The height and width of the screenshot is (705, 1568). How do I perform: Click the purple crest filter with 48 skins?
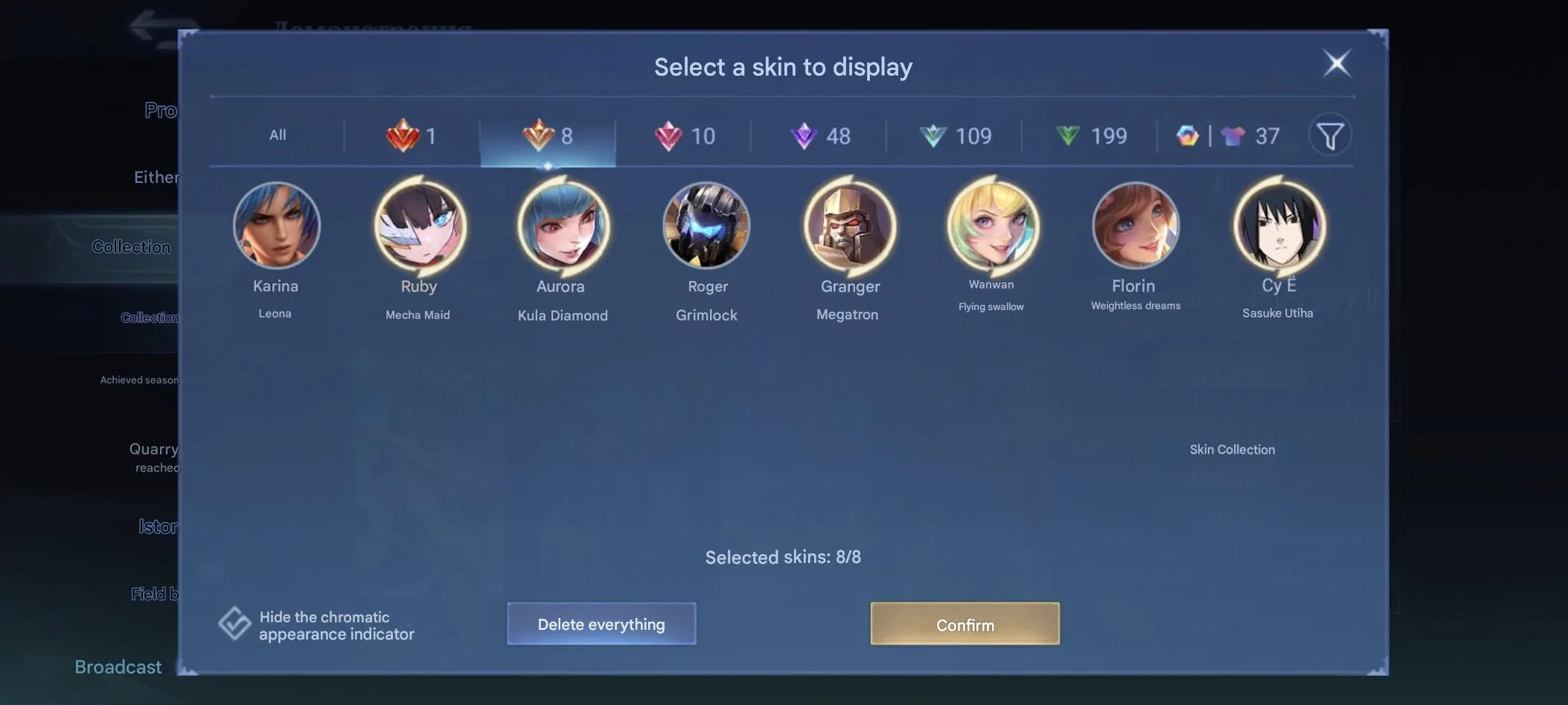pos(821,136)
